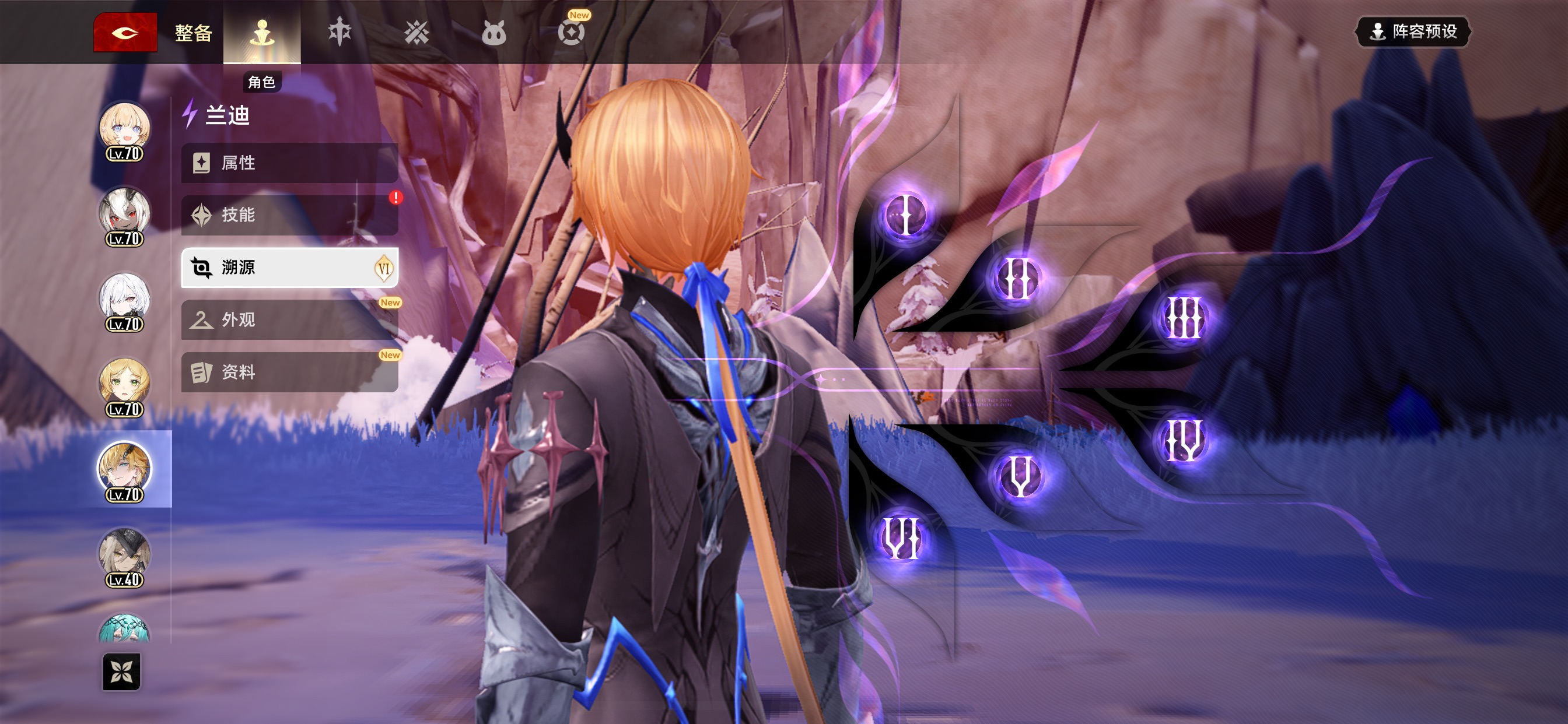The image size is (1568, 724).
Task: Open the tab marked New
Action: pyautogui.click(x=571, y=32)
